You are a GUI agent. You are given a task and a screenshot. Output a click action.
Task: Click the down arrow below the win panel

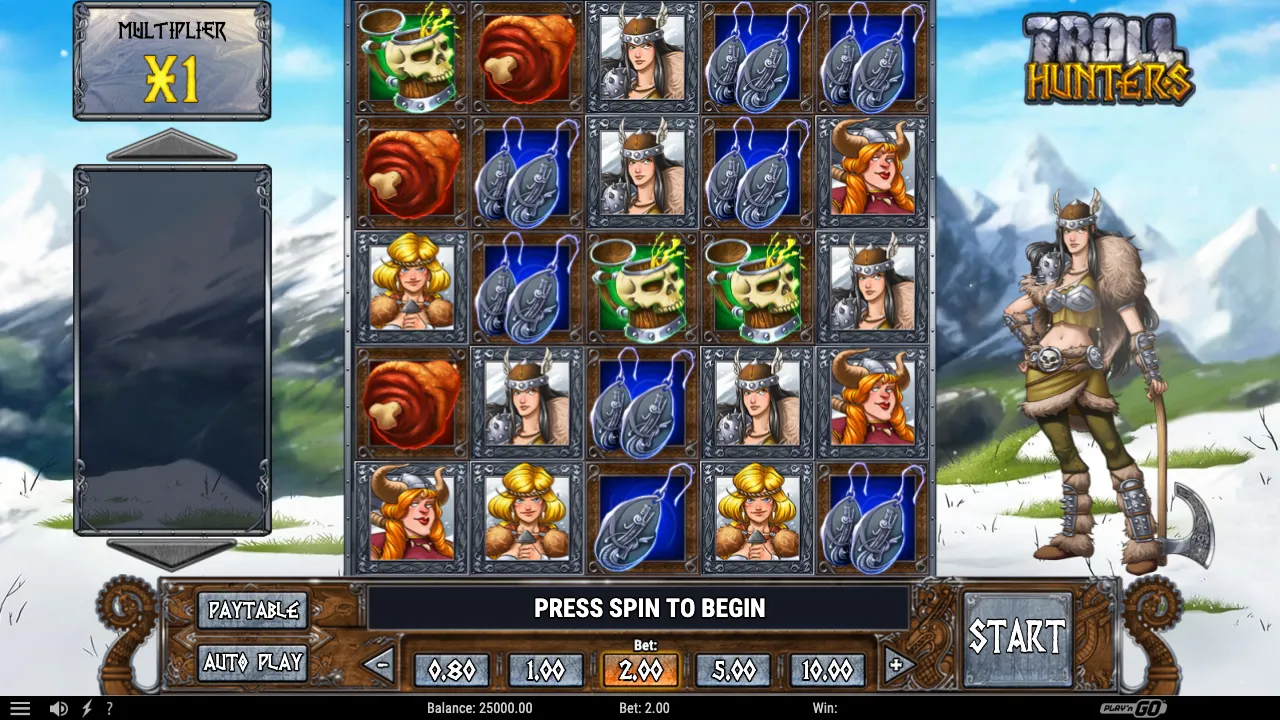pos(172,552)
